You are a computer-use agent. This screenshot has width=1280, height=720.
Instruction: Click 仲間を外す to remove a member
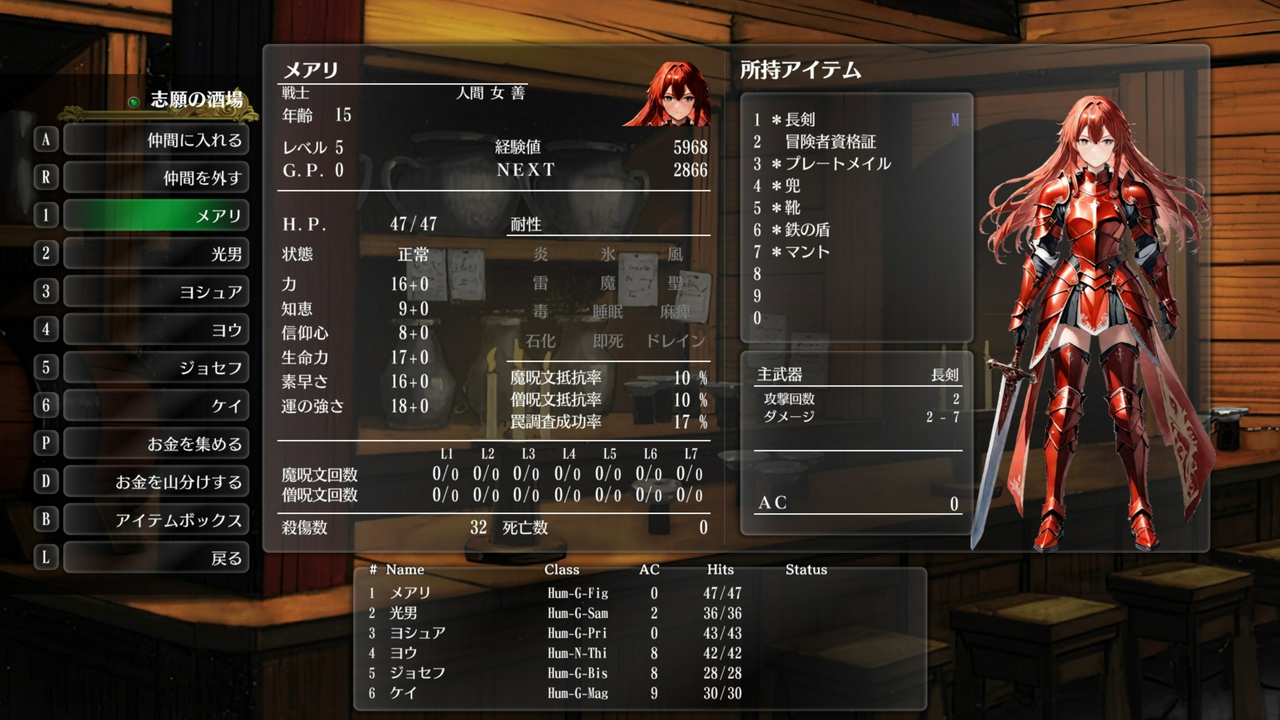156,178
